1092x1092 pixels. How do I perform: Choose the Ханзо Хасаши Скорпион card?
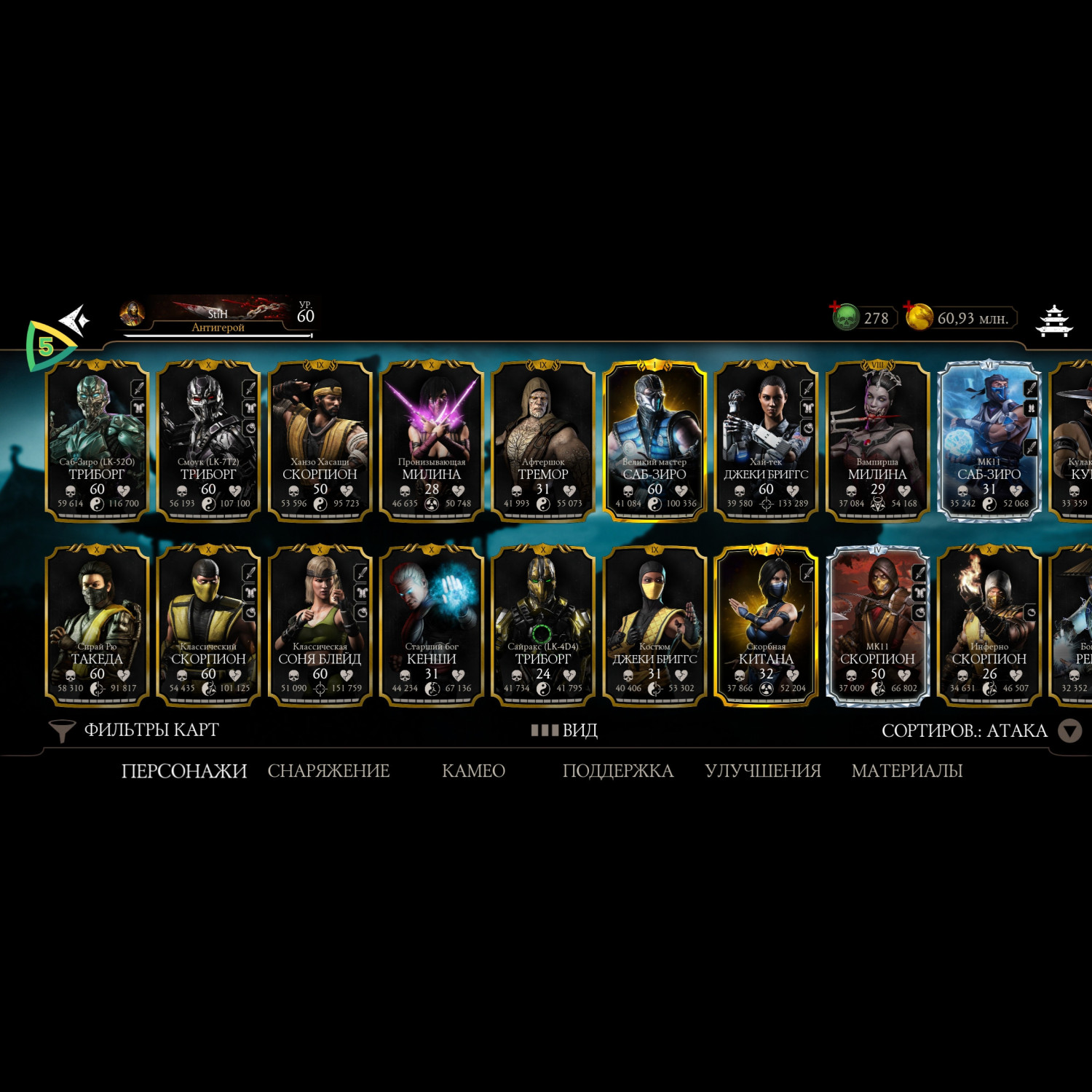coord(320,440)
